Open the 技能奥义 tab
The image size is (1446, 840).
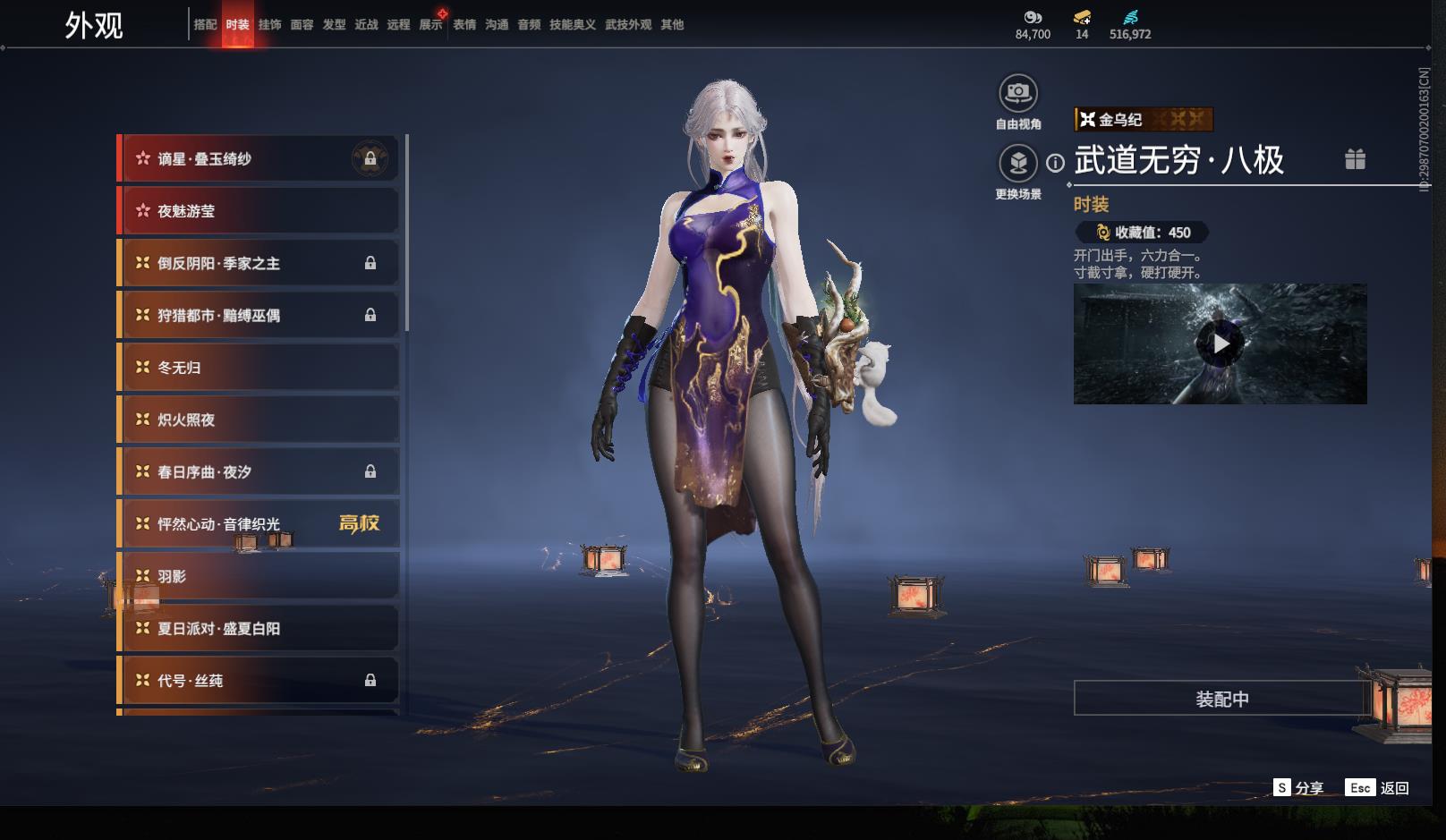[572, 25]
